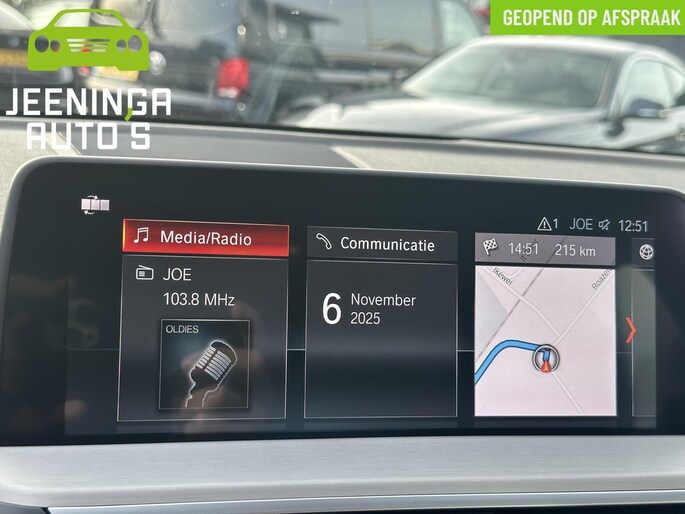Click the Jeeninga Auto's logo overlay
The width and height of the screenshot is (685, 514).
88,78
